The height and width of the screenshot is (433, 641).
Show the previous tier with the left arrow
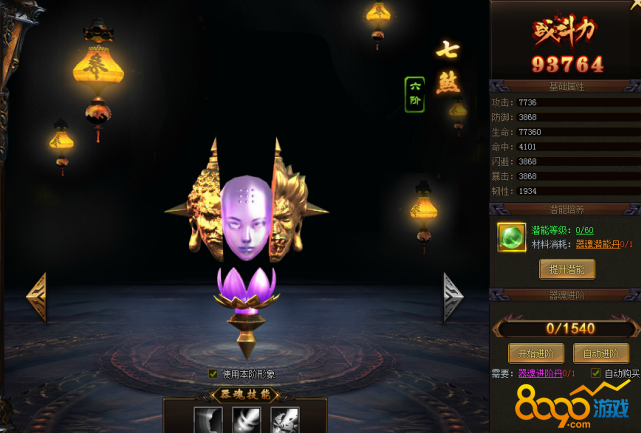pyautogui.click(x=36, y=297)
